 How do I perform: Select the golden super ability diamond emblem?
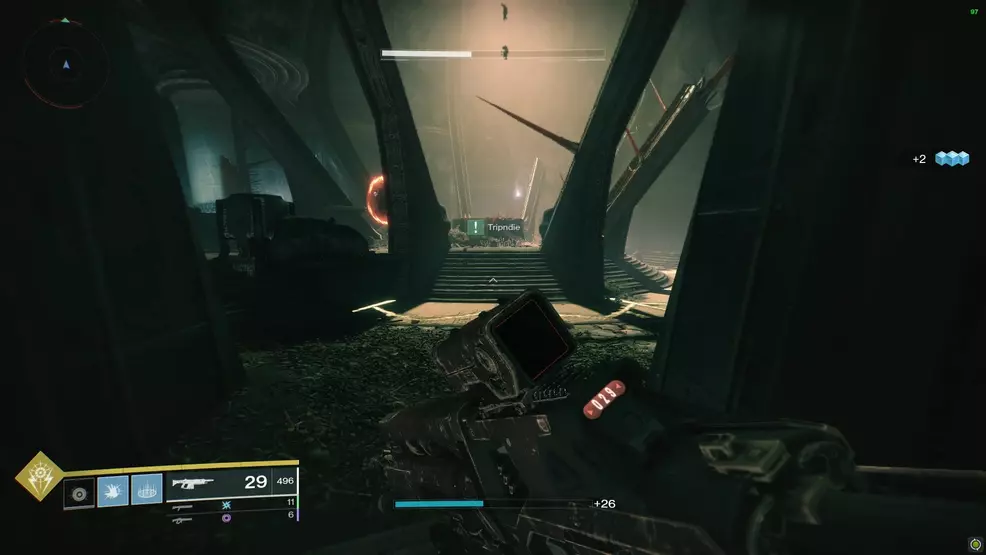39,477
